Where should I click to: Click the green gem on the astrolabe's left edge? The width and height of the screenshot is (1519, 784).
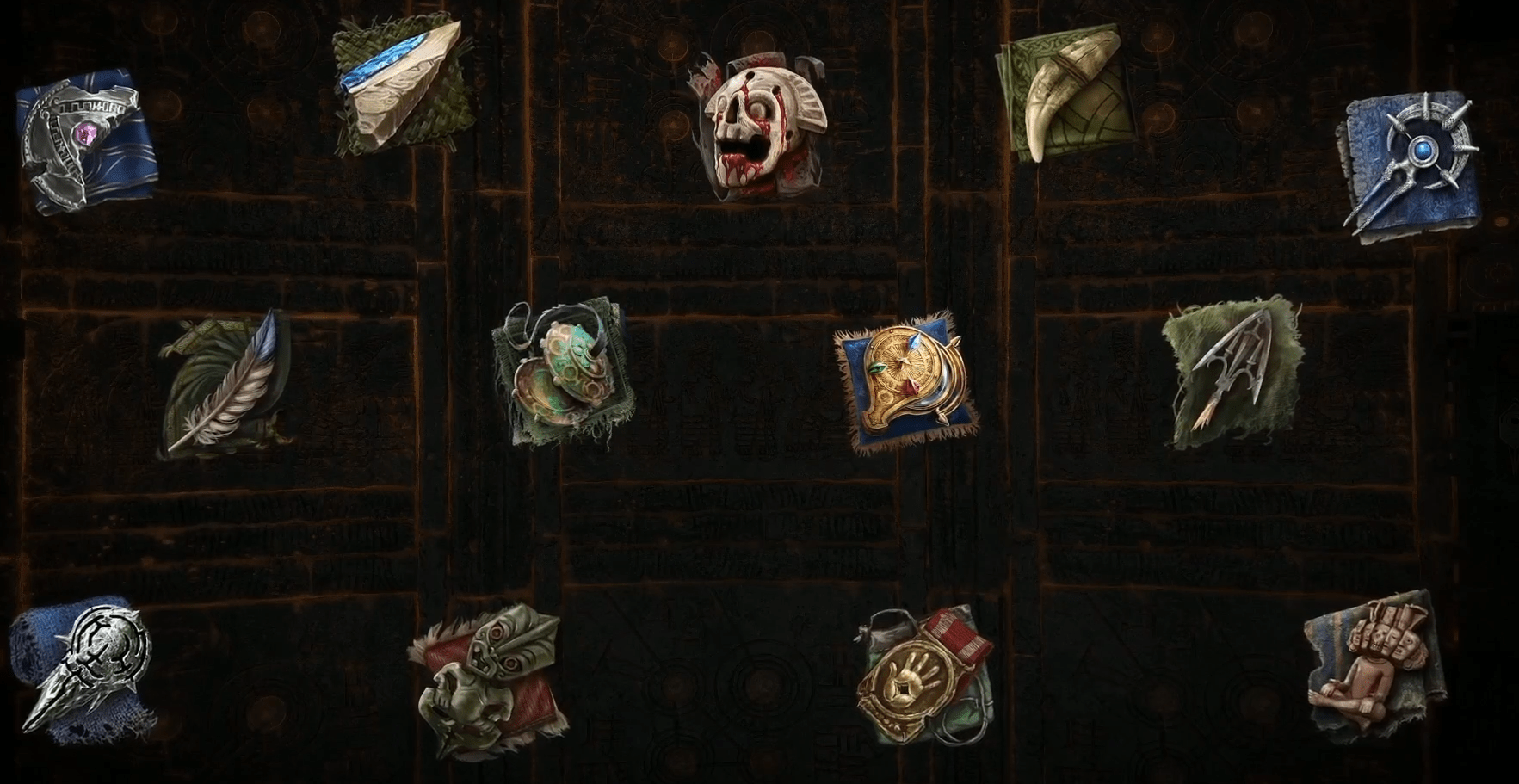pos(877,369)
